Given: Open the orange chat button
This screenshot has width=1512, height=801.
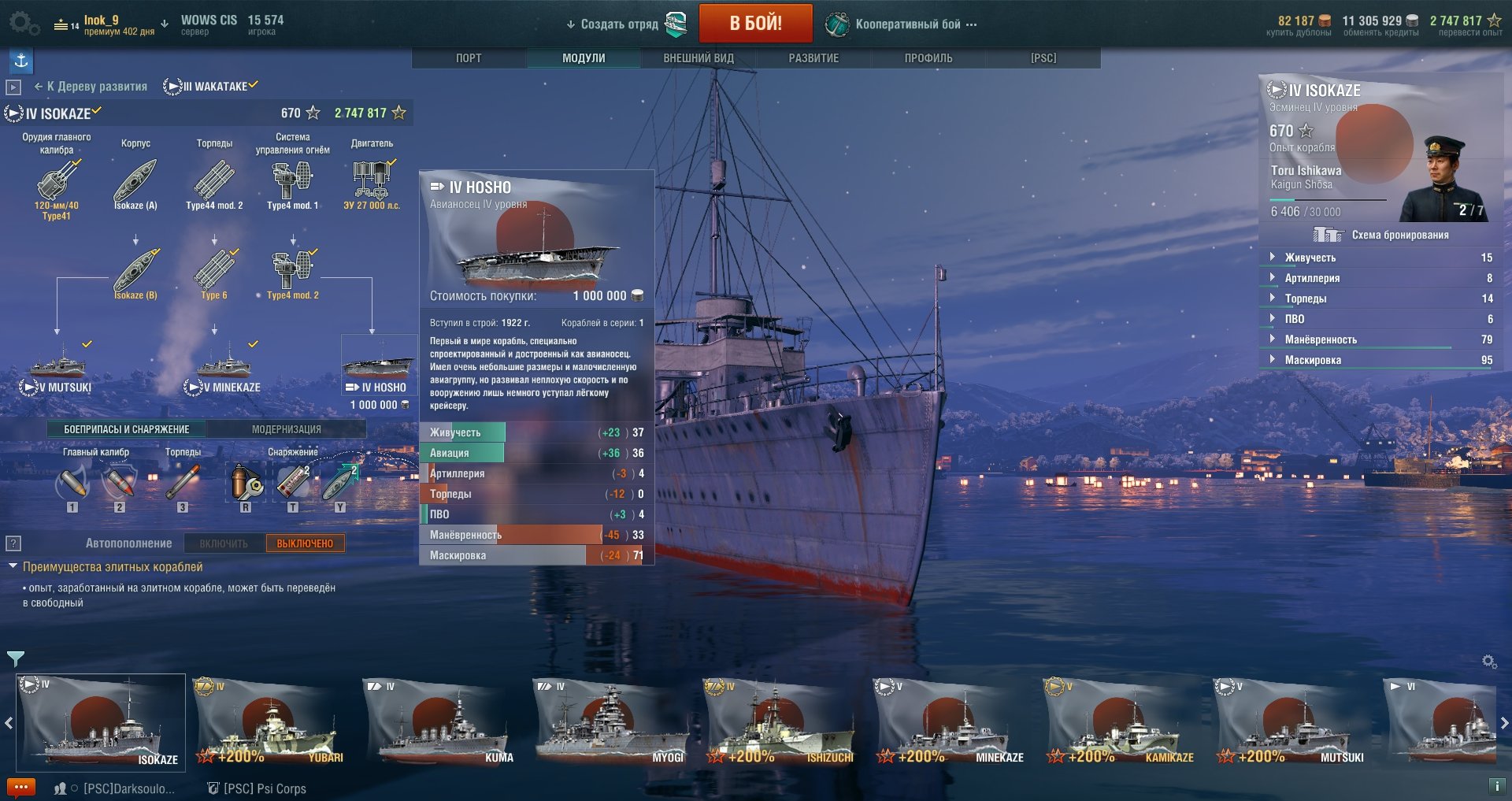Looking at the screenshot, I should point(20,788).
